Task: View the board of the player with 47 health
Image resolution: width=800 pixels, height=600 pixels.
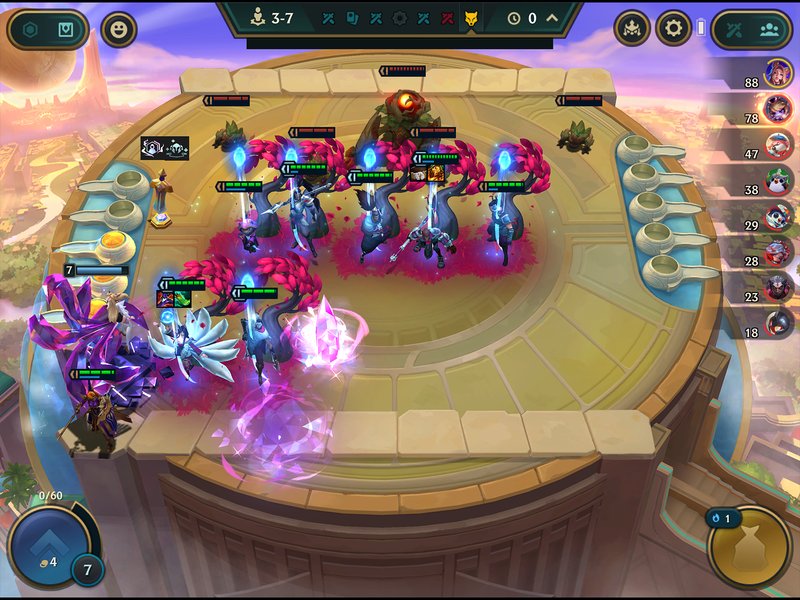Action: tap(779, 144)
